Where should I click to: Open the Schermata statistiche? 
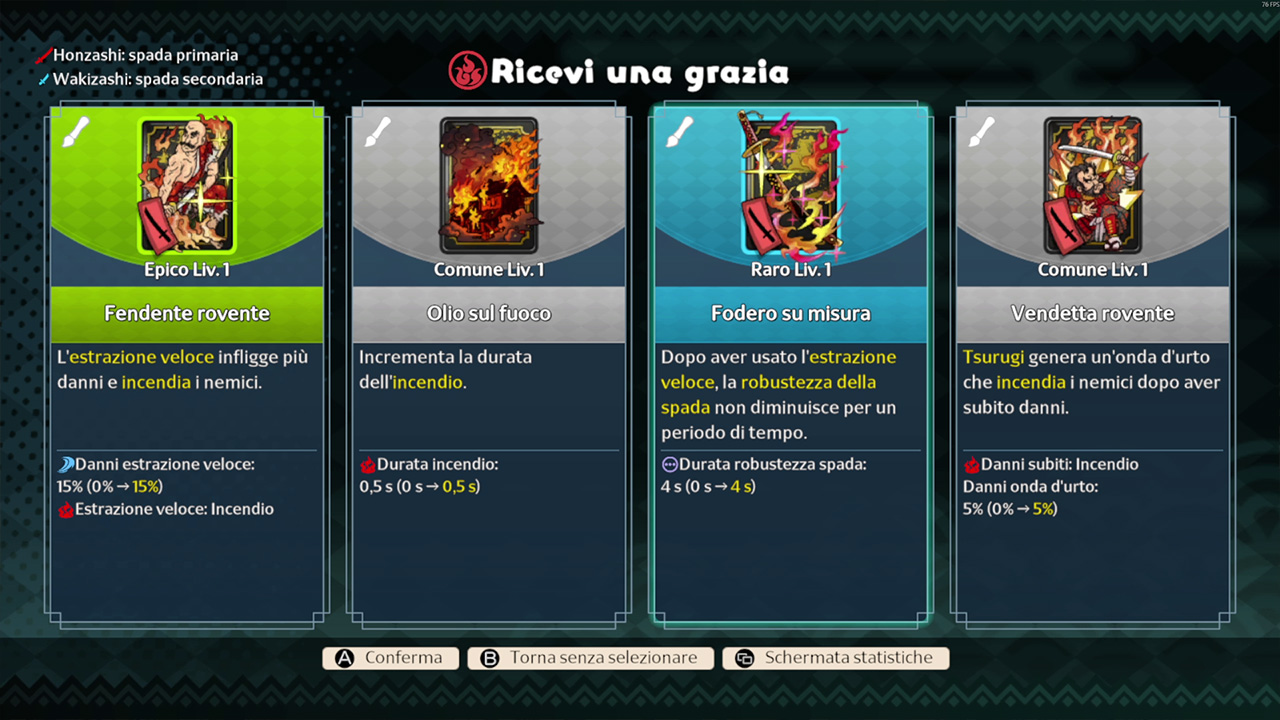click(836, 657)
